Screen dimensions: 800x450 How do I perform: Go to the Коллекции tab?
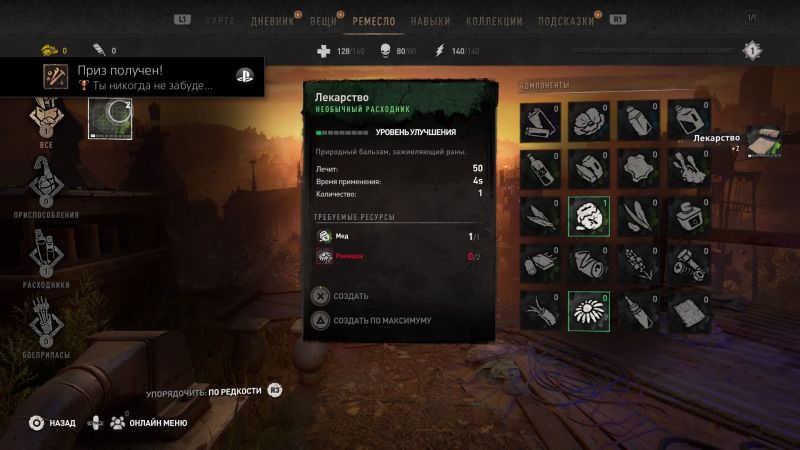(493, 21)
